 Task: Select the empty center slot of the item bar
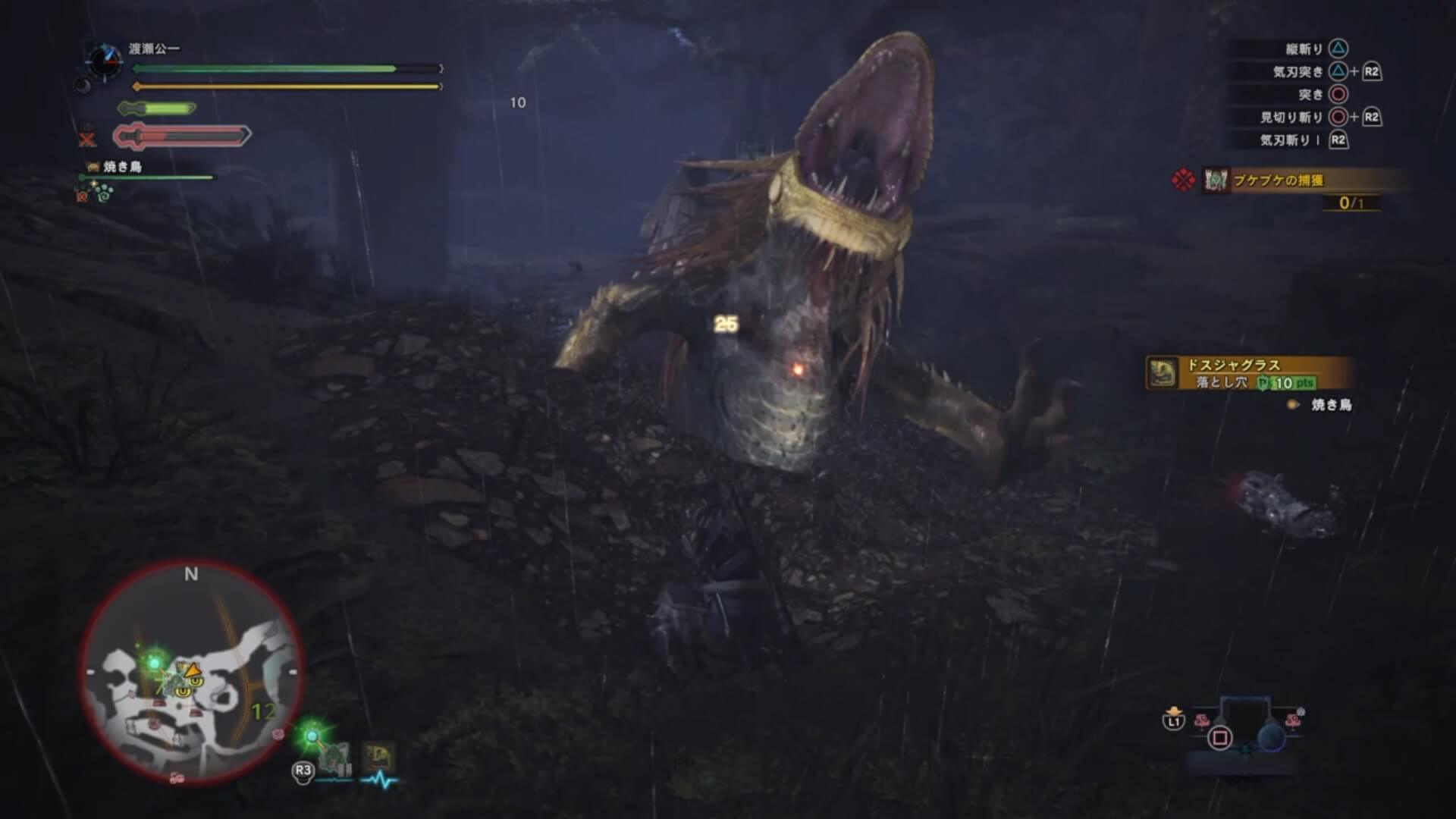[1244, 723]
